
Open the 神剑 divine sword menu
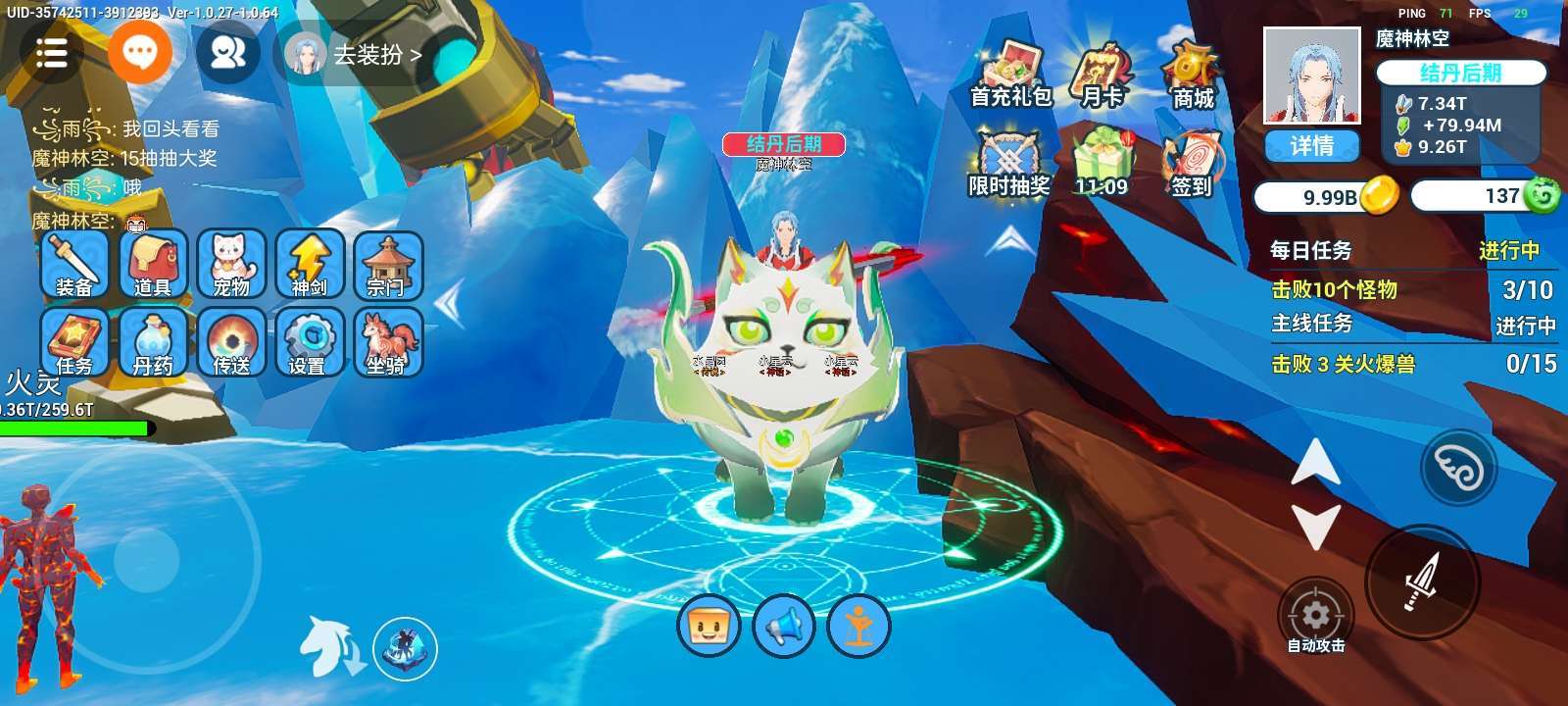click(310, 264)
